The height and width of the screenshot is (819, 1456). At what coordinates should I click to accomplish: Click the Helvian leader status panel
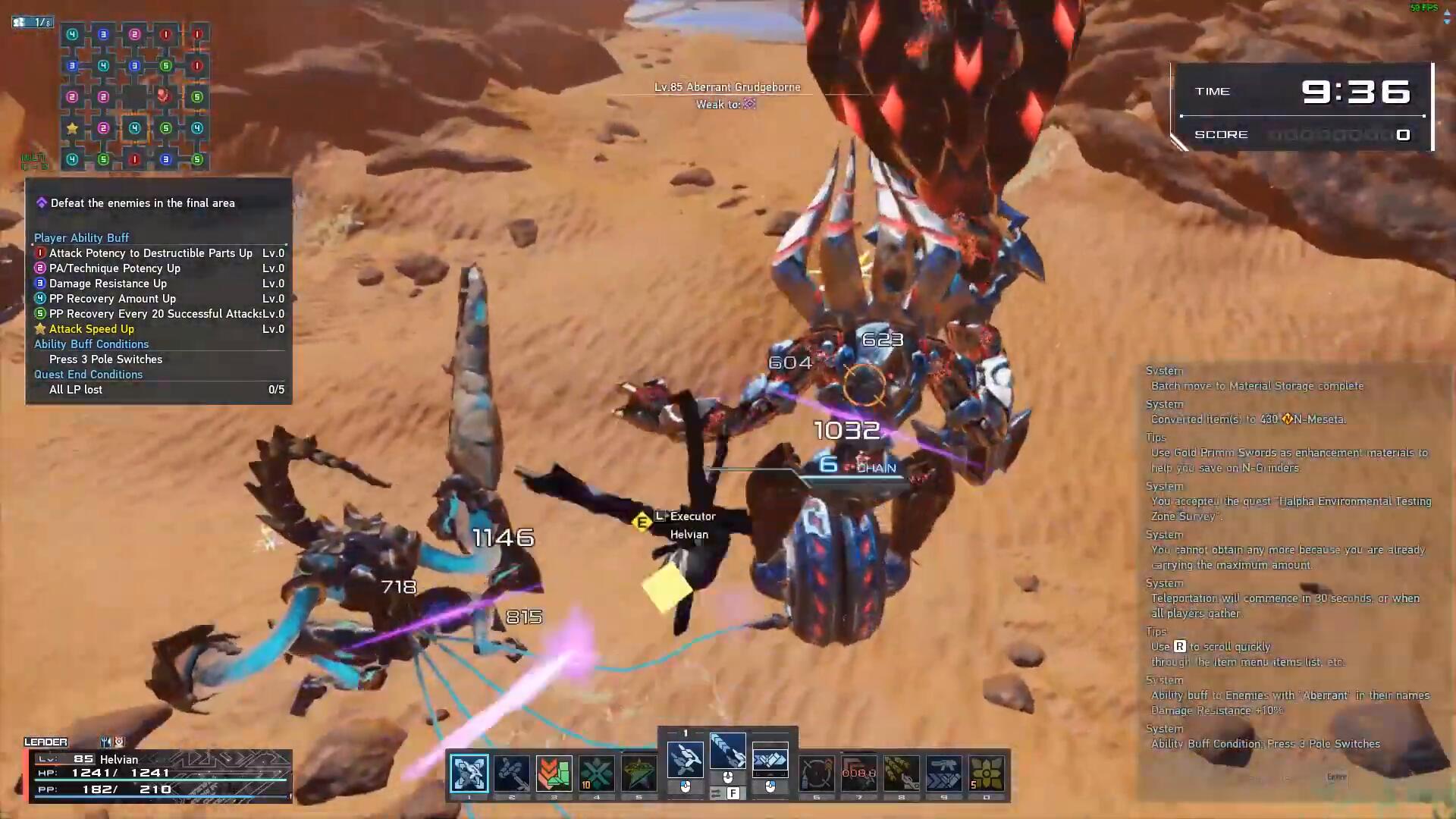tap(160, 775)
